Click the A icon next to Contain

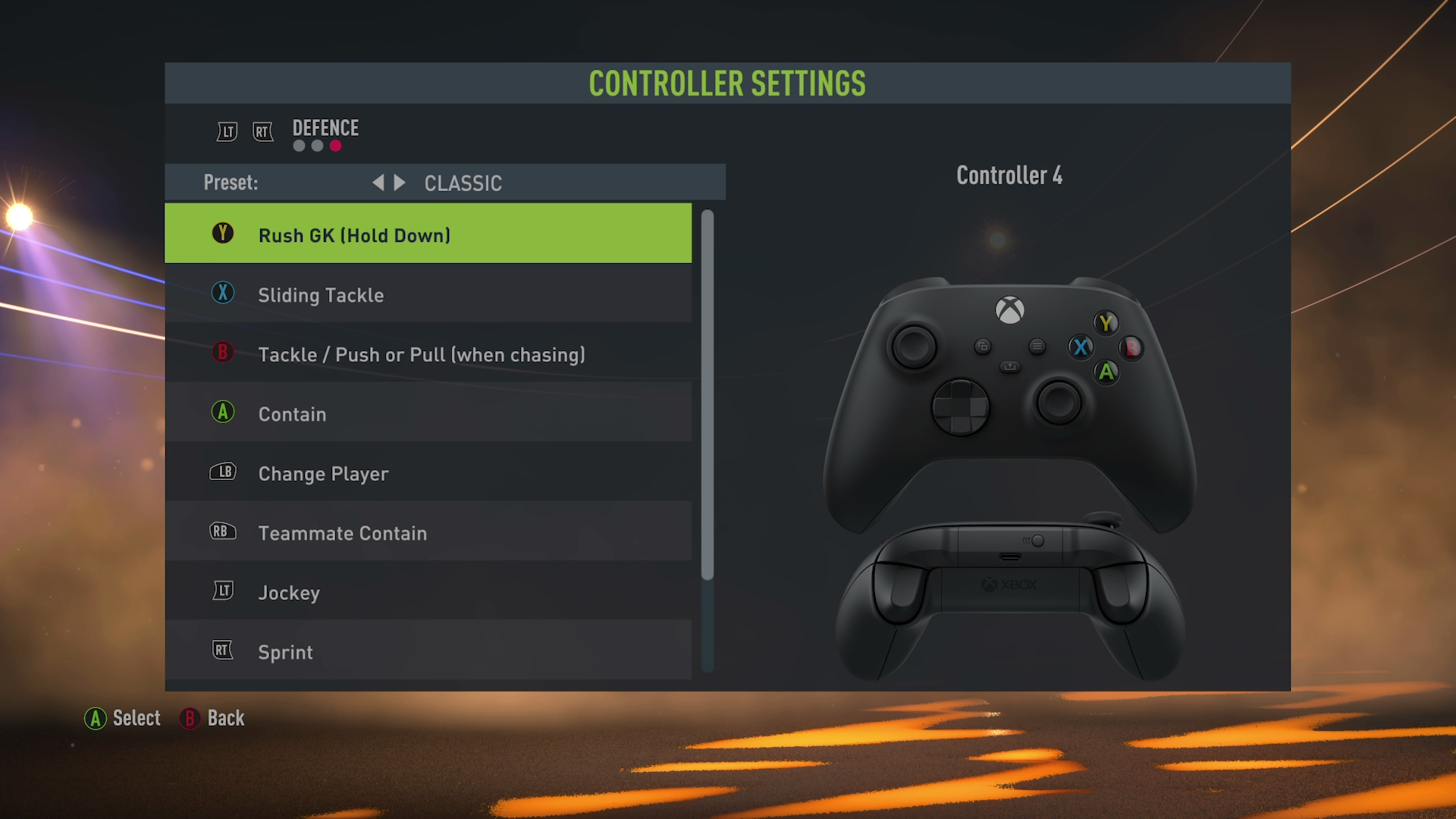[222, 413]
